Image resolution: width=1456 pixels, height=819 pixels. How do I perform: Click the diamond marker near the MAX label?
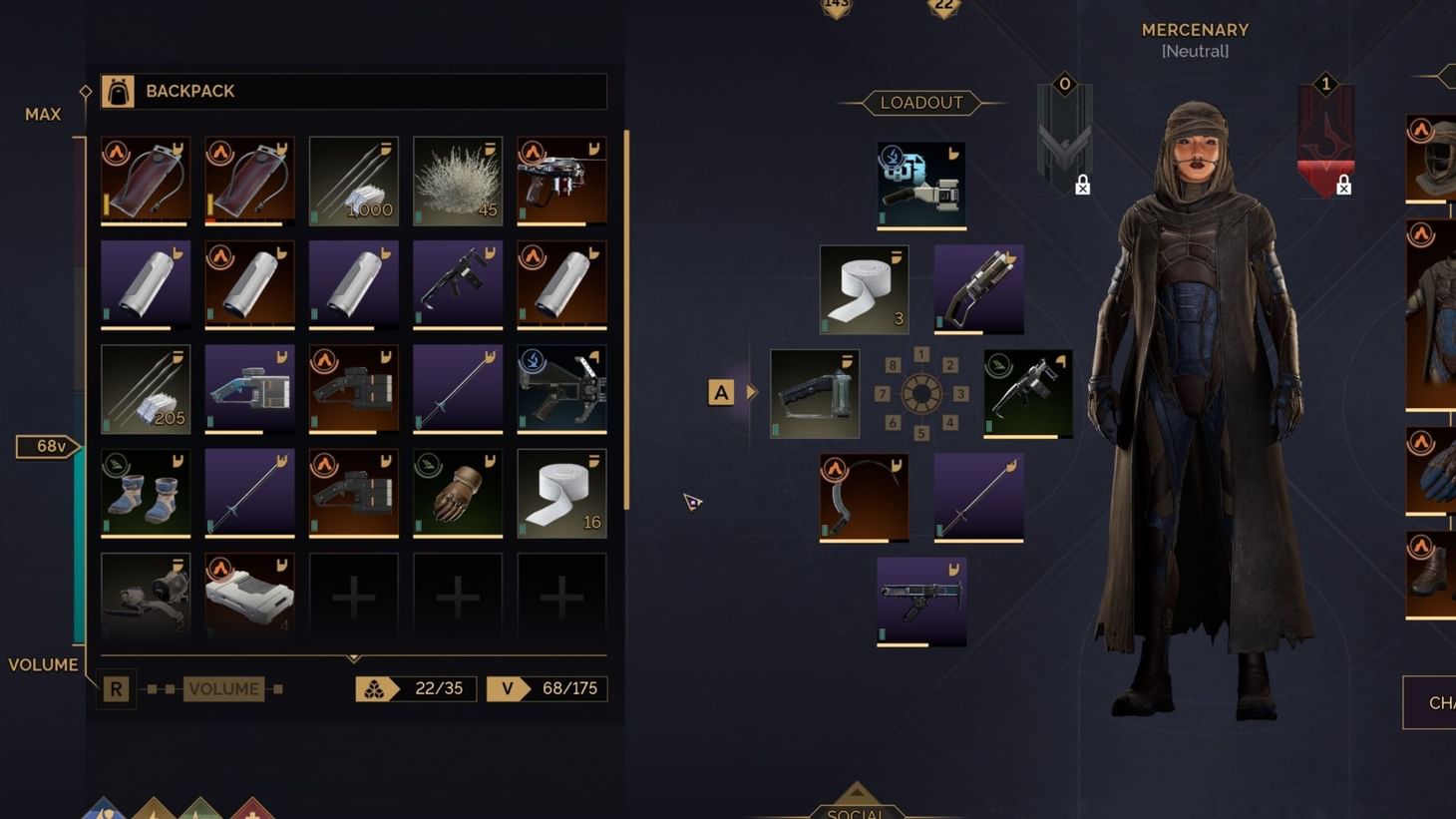pyautogui.click(x=86, y=91)
